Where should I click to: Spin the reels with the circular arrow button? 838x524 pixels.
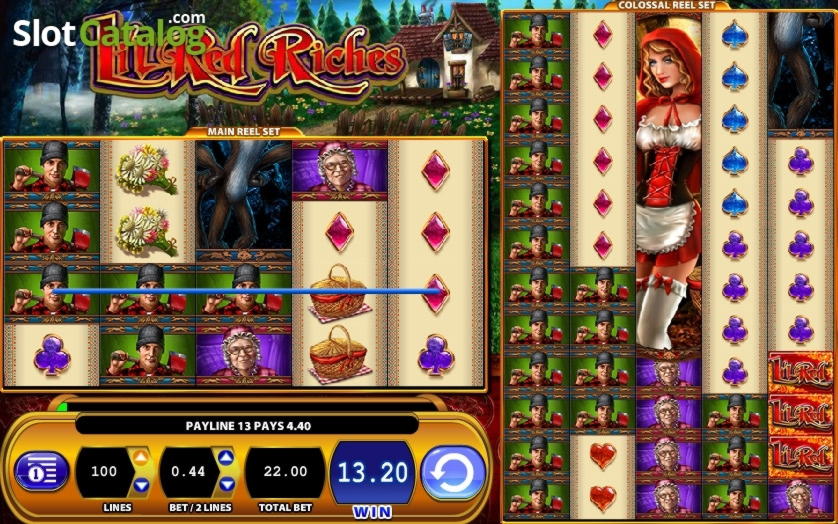(x=453, y=471)
